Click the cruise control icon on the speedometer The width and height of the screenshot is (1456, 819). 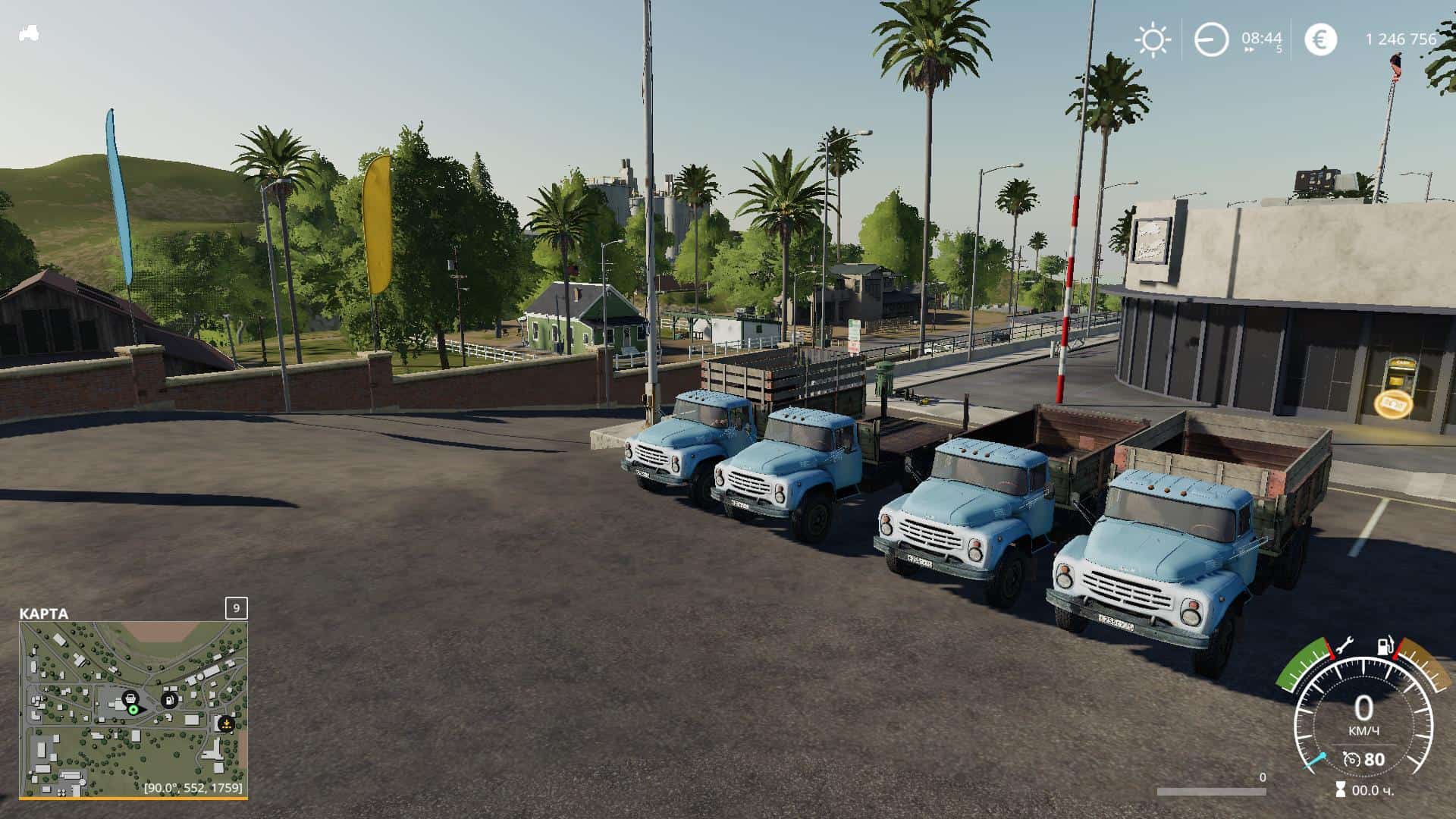pos(1351,759)
